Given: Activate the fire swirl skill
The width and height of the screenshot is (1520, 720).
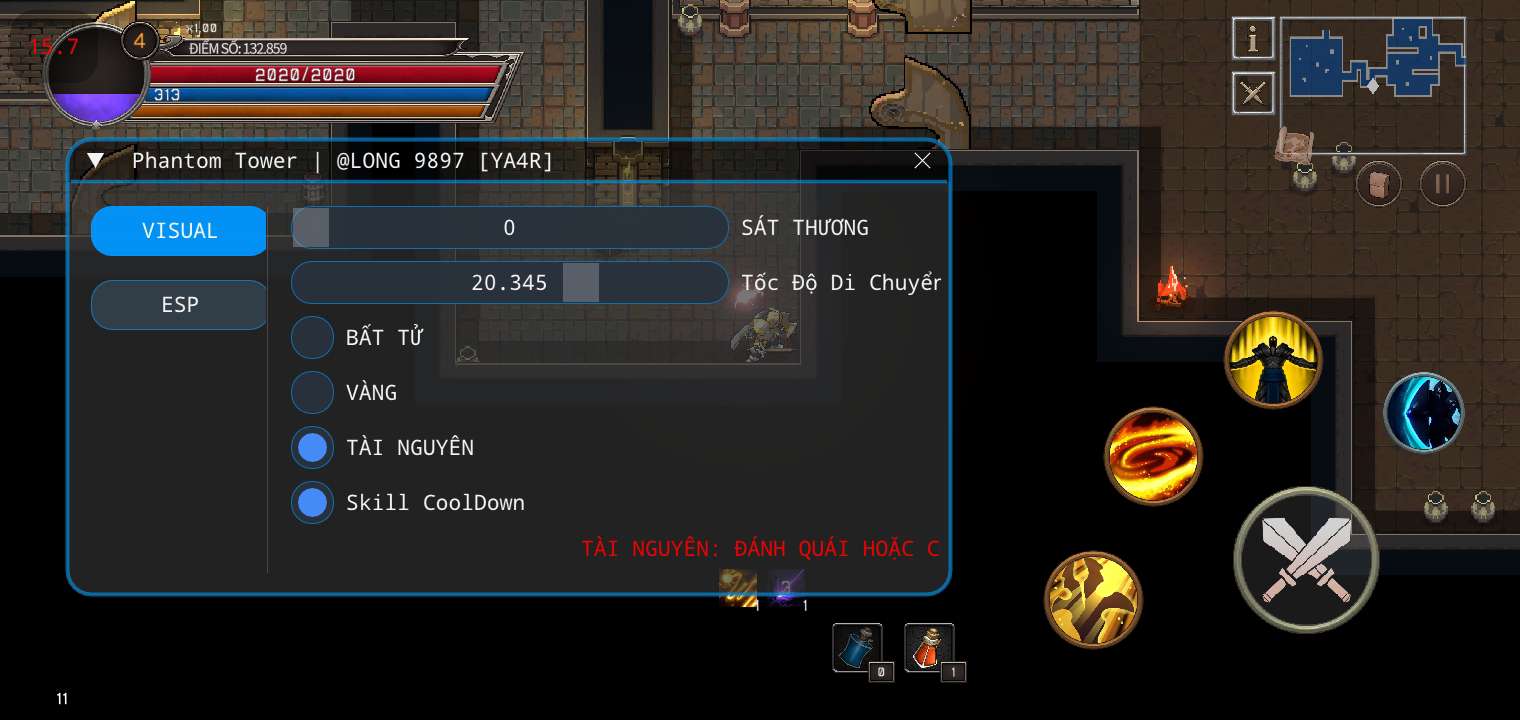Looking at the screenshot, I should click(1153, 456).
